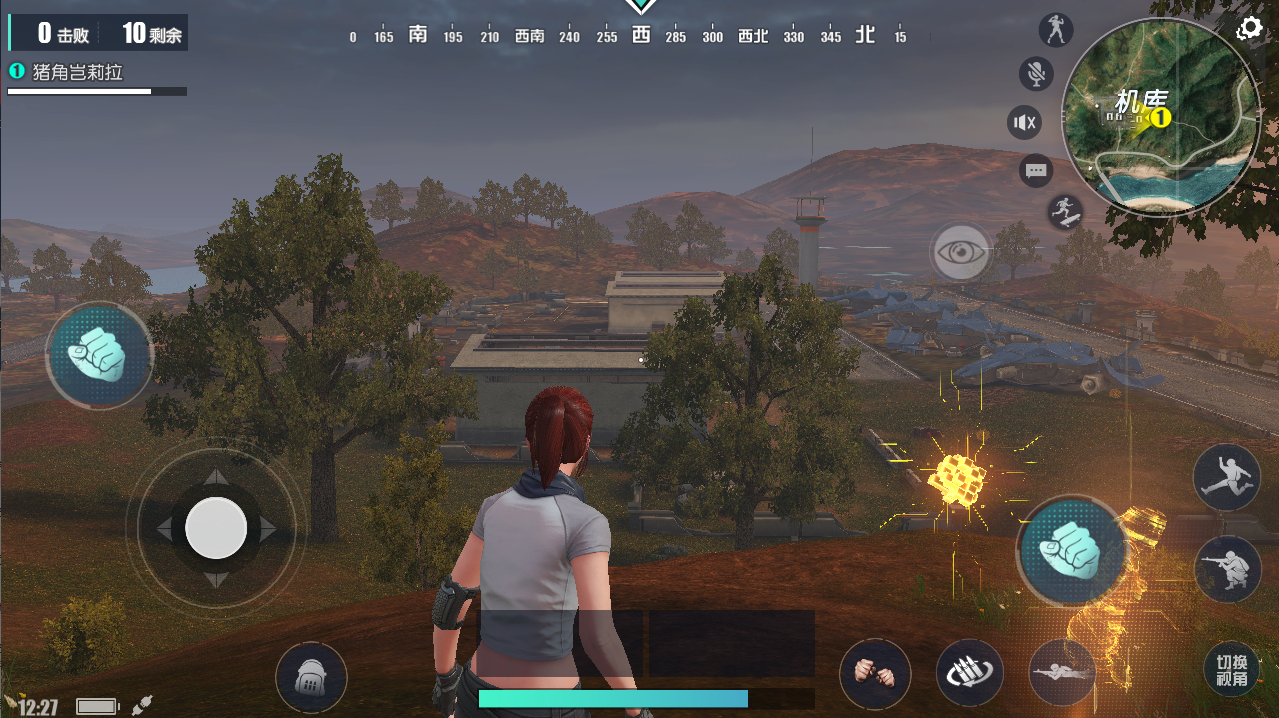Open the circular minimap showing 机库

1160,116
